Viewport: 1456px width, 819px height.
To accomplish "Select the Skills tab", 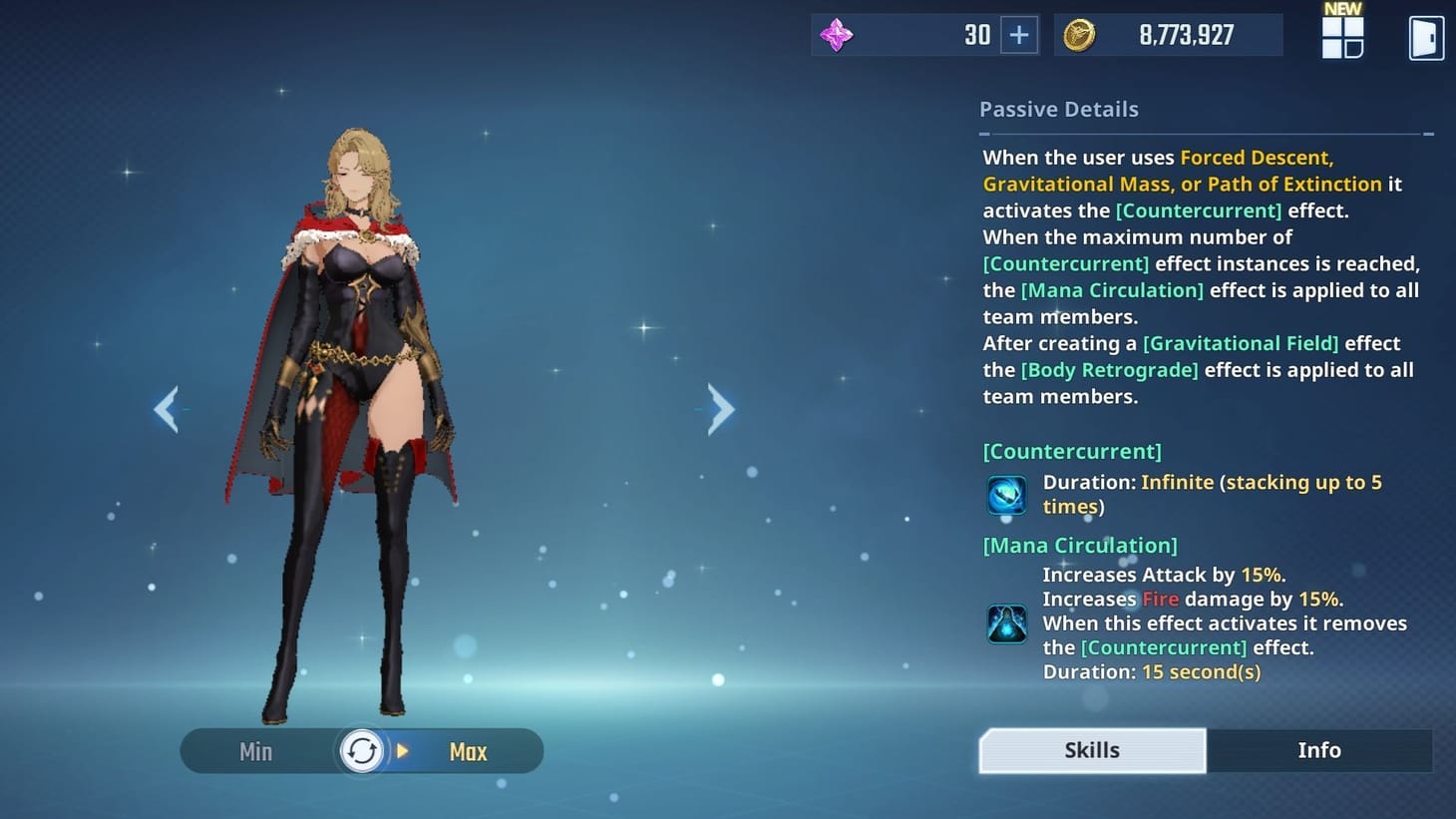I will (1091, 749).
